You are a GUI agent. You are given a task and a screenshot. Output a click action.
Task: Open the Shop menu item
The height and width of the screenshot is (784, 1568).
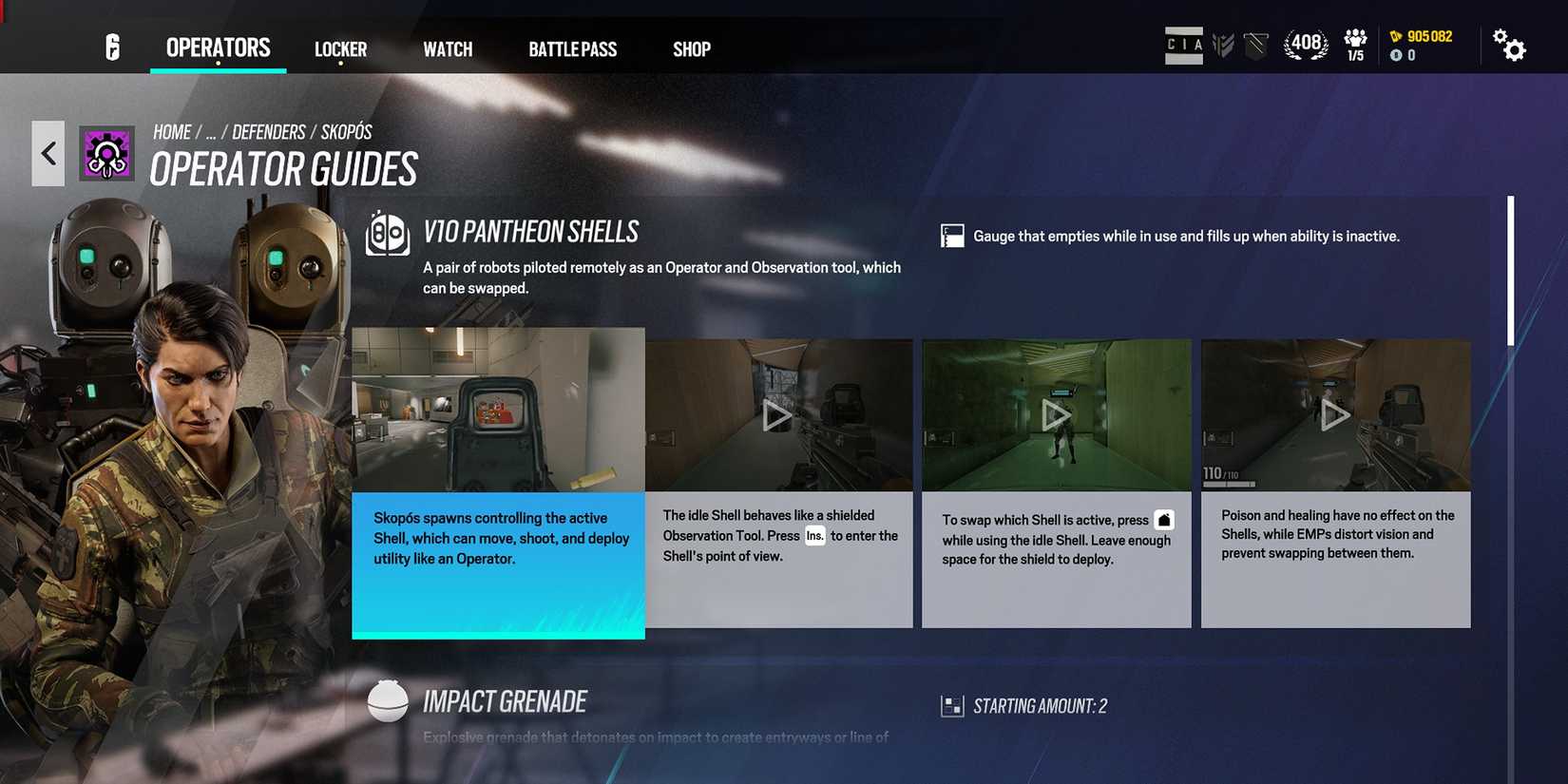pyautogui.click(x=691, y=48)
